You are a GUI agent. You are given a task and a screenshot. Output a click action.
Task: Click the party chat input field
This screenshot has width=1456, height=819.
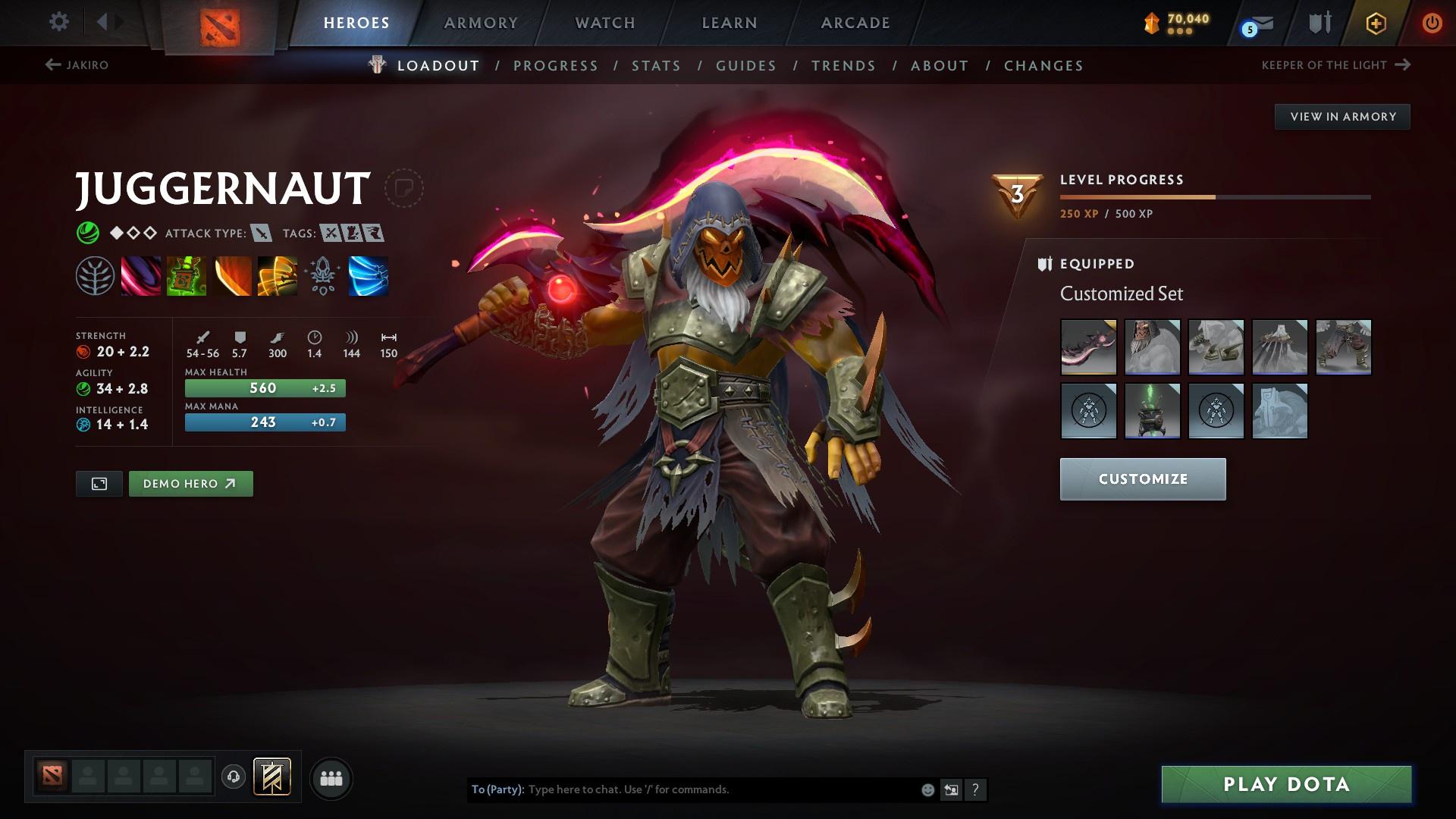682,789
